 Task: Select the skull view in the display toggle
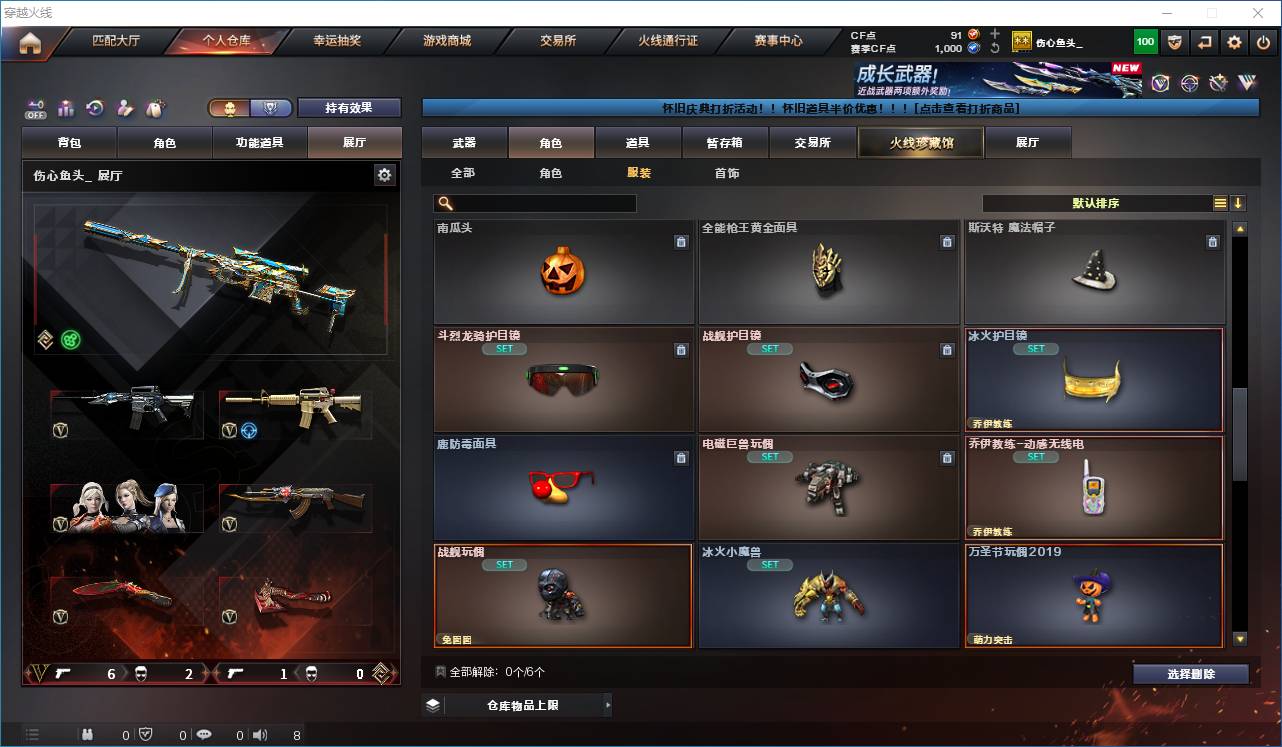pyautogui.click(x=231, y=108)
